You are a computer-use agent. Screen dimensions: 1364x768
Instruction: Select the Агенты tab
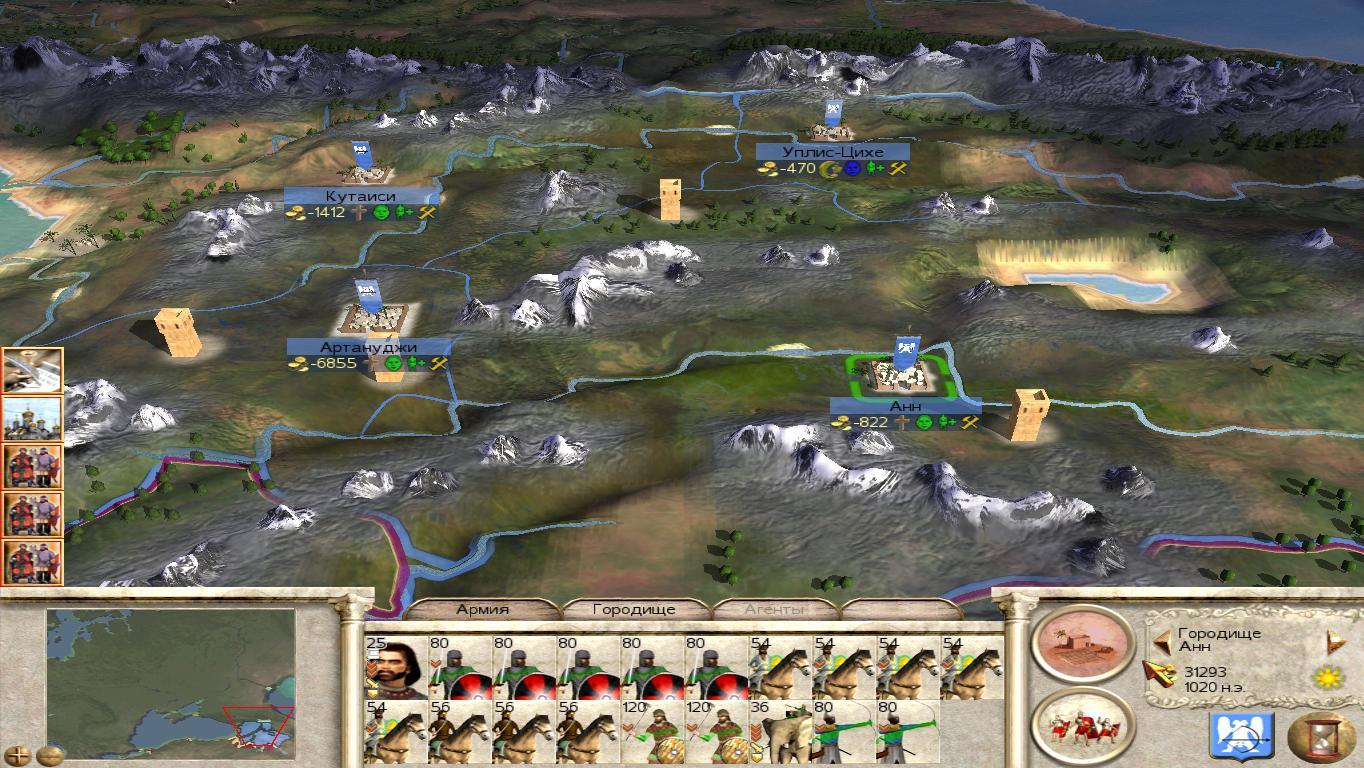click(775, 609)
